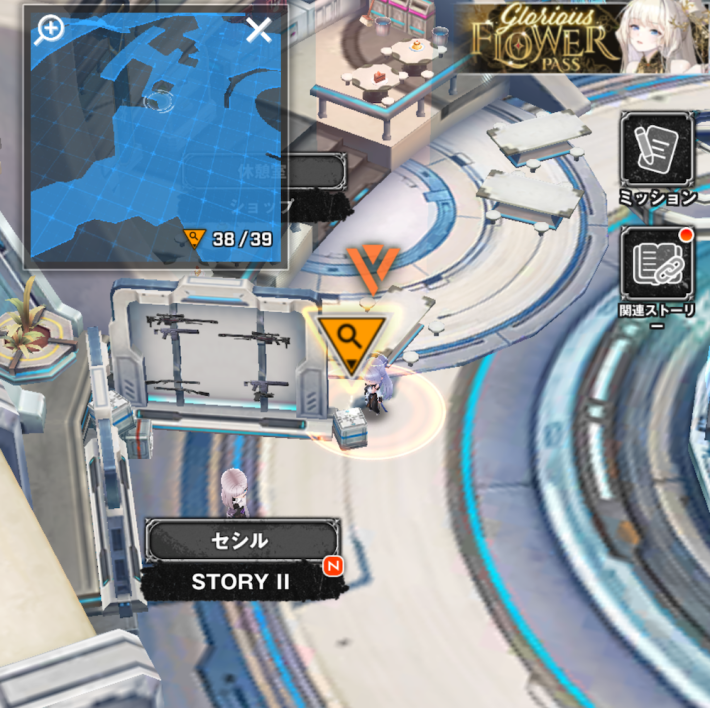Select the セシル STORY II label
710x708 pixels.
pos(241,560)
